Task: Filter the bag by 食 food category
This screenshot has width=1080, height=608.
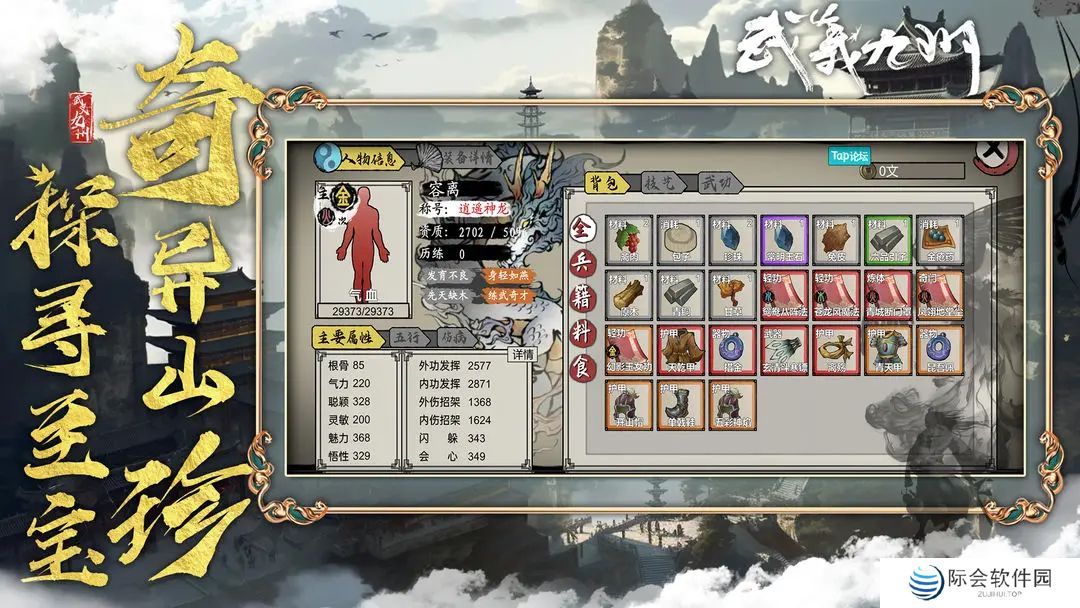Action: pyautogui.click(x=581, y=364)
